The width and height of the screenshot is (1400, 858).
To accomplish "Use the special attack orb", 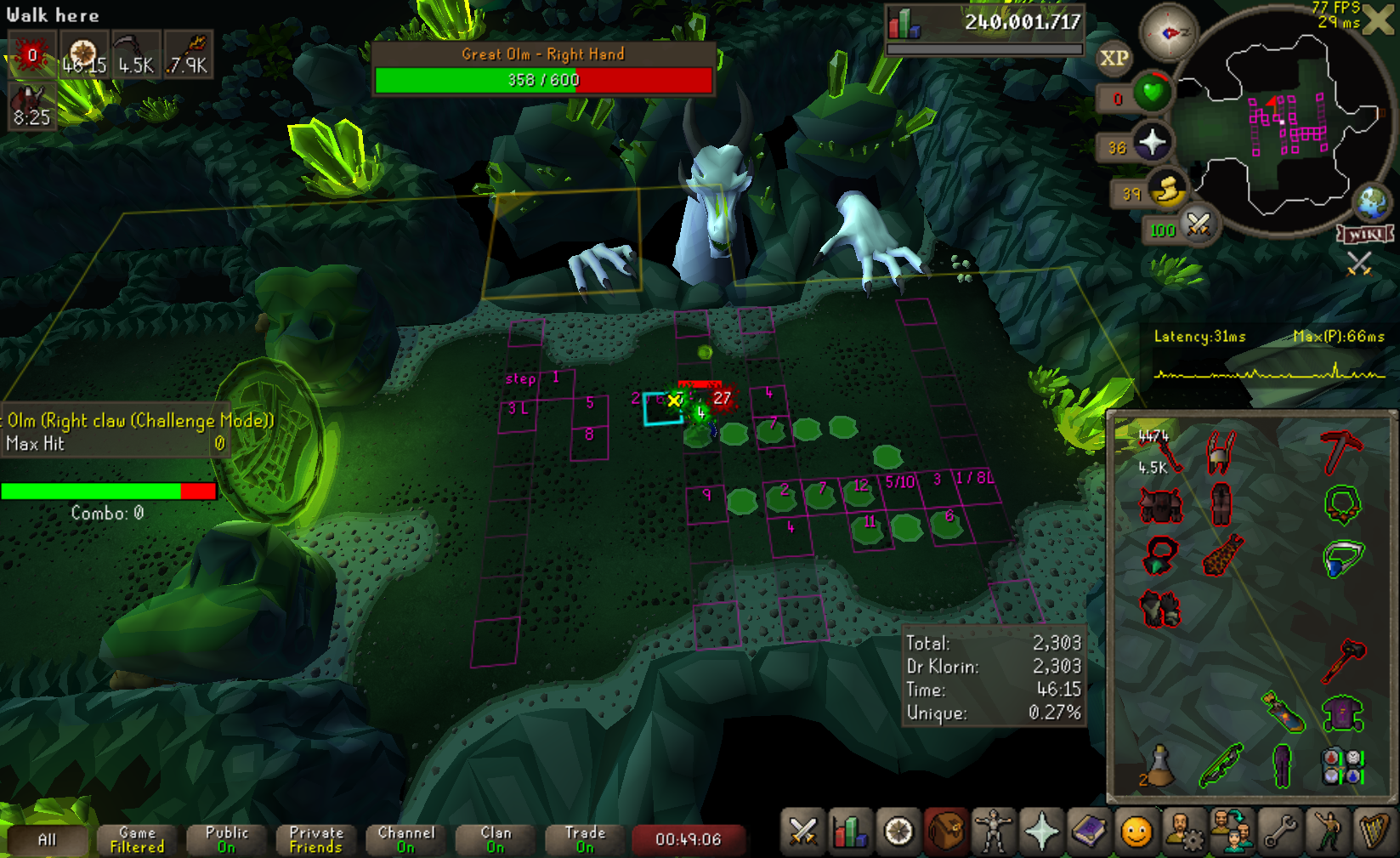I will tap(1198, 225).
